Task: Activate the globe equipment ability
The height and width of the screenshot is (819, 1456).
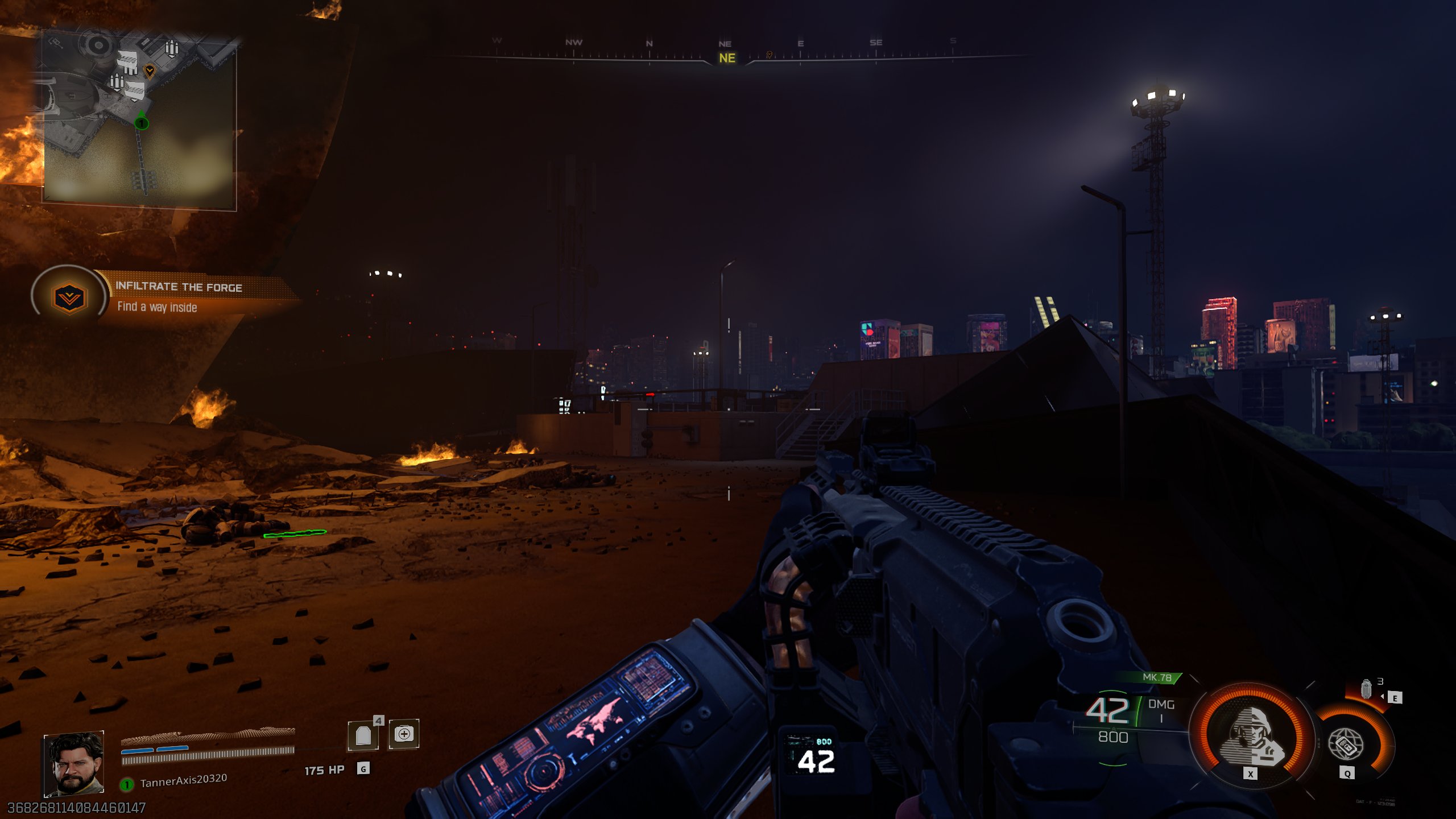Action: (1346, 743)
